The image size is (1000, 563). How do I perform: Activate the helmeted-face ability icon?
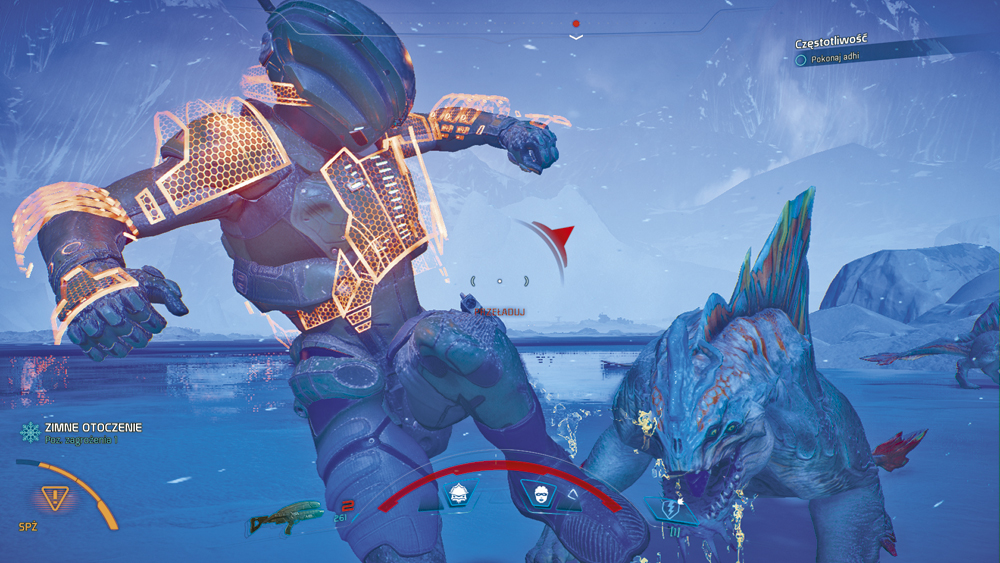coord(459,493)
